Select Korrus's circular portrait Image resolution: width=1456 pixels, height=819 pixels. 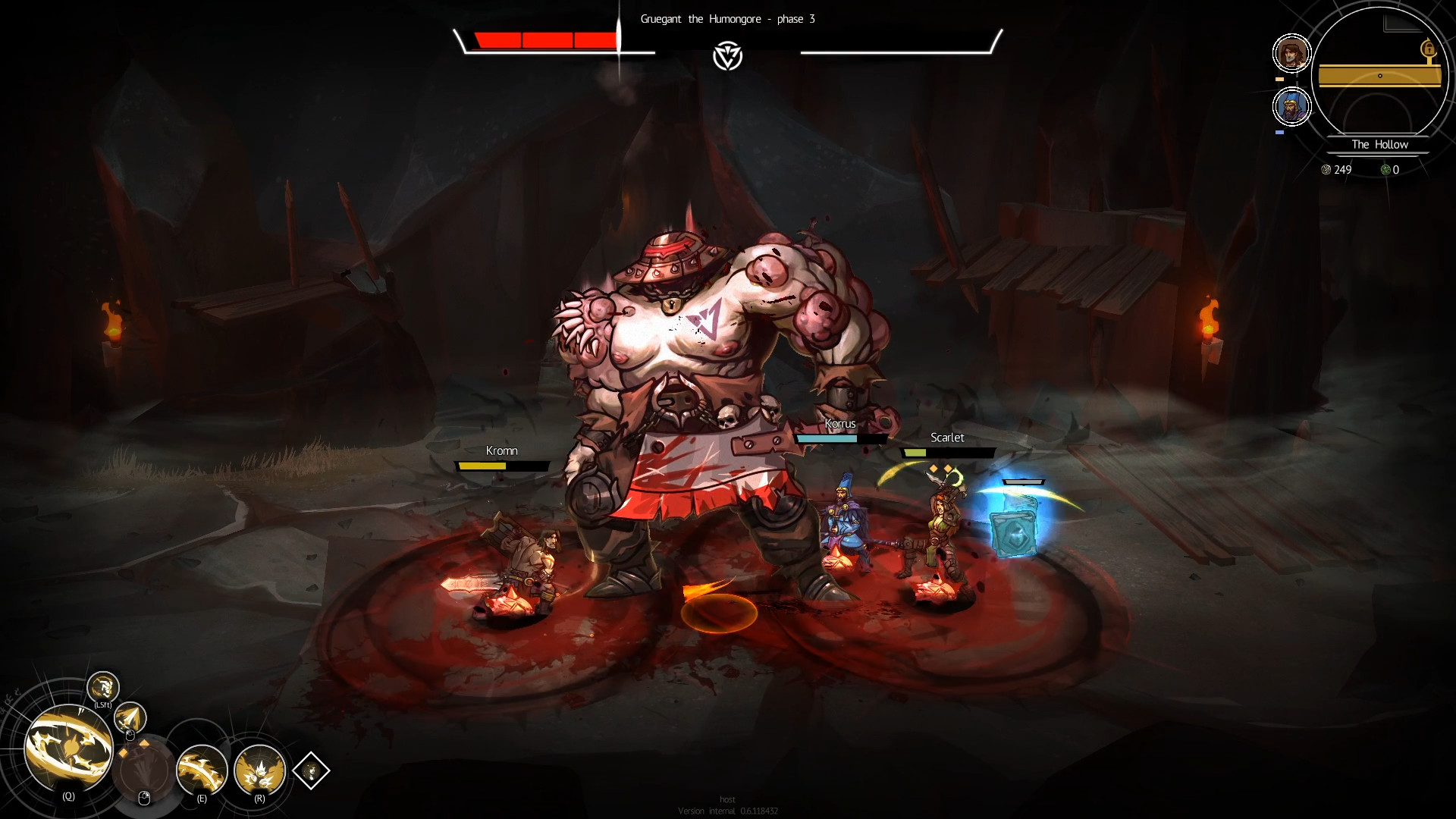[x=1292, y=106]
